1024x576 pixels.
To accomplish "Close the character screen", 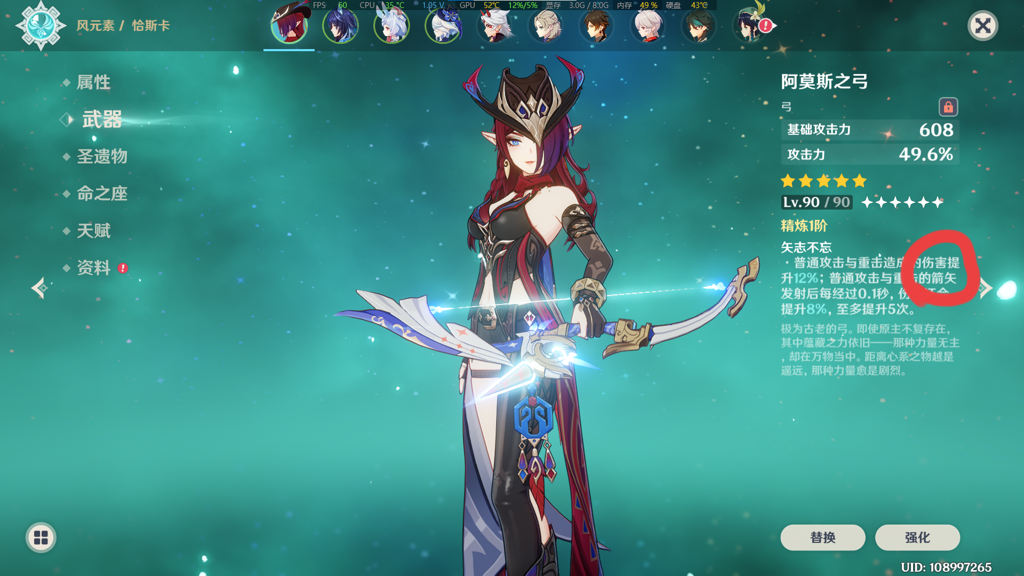I will pos(983,26).
